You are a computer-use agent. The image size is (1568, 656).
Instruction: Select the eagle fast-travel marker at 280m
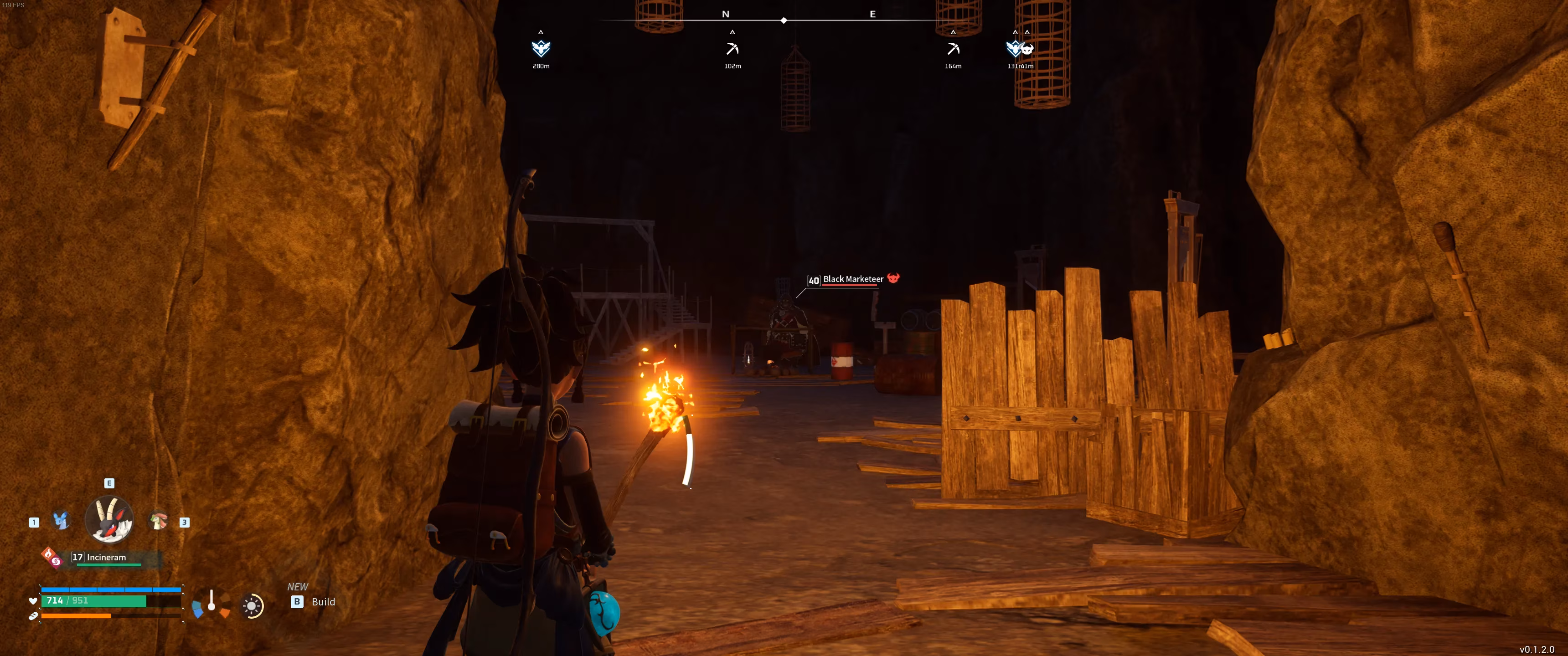541,49
